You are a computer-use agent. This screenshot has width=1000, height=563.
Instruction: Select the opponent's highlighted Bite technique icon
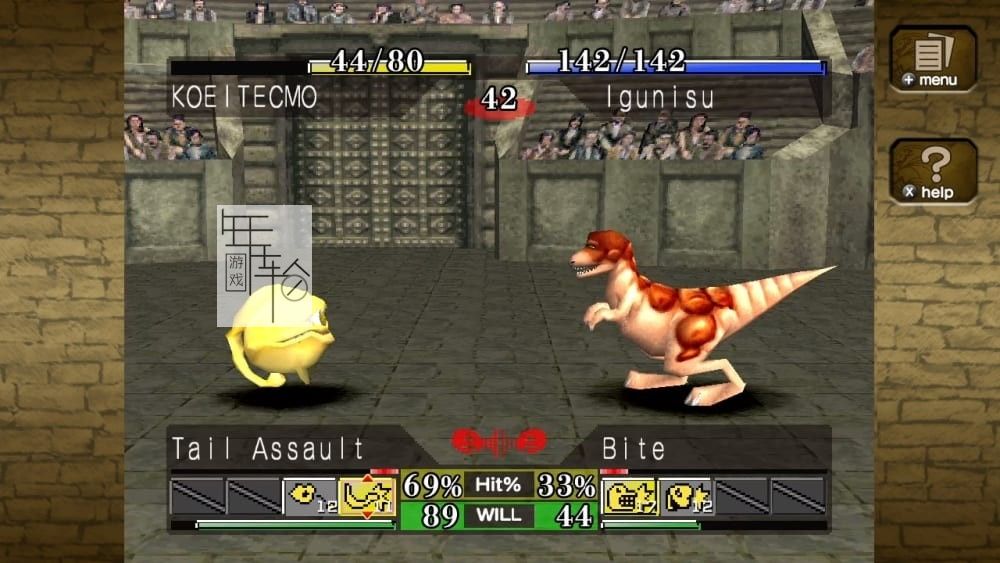click(x=629, y=496)
